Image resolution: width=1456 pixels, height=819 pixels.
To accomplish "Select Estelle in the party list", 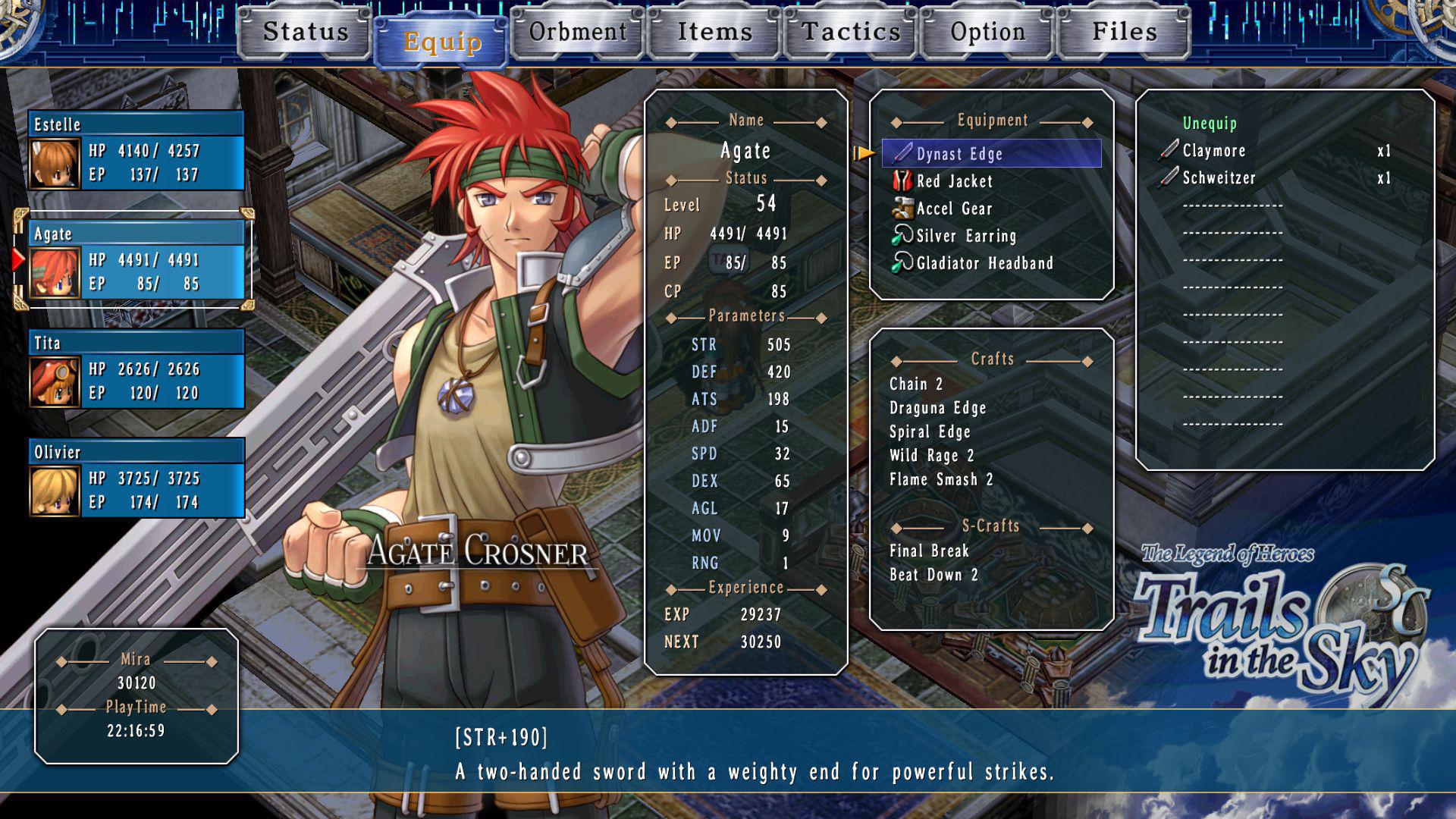I will pos(136,150).
